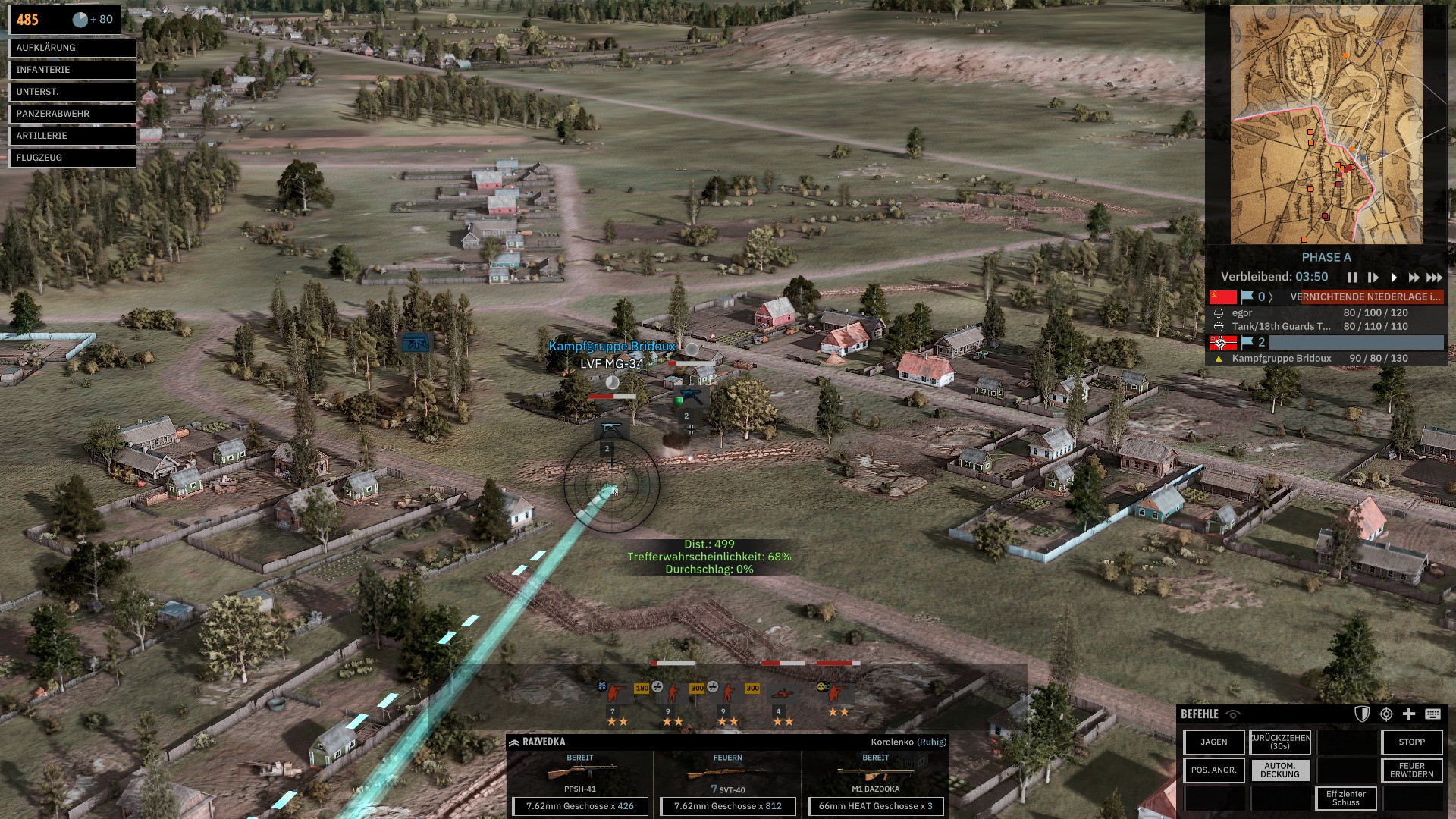Set fastest speed with the triple arrow

[x=1434, y=278]
